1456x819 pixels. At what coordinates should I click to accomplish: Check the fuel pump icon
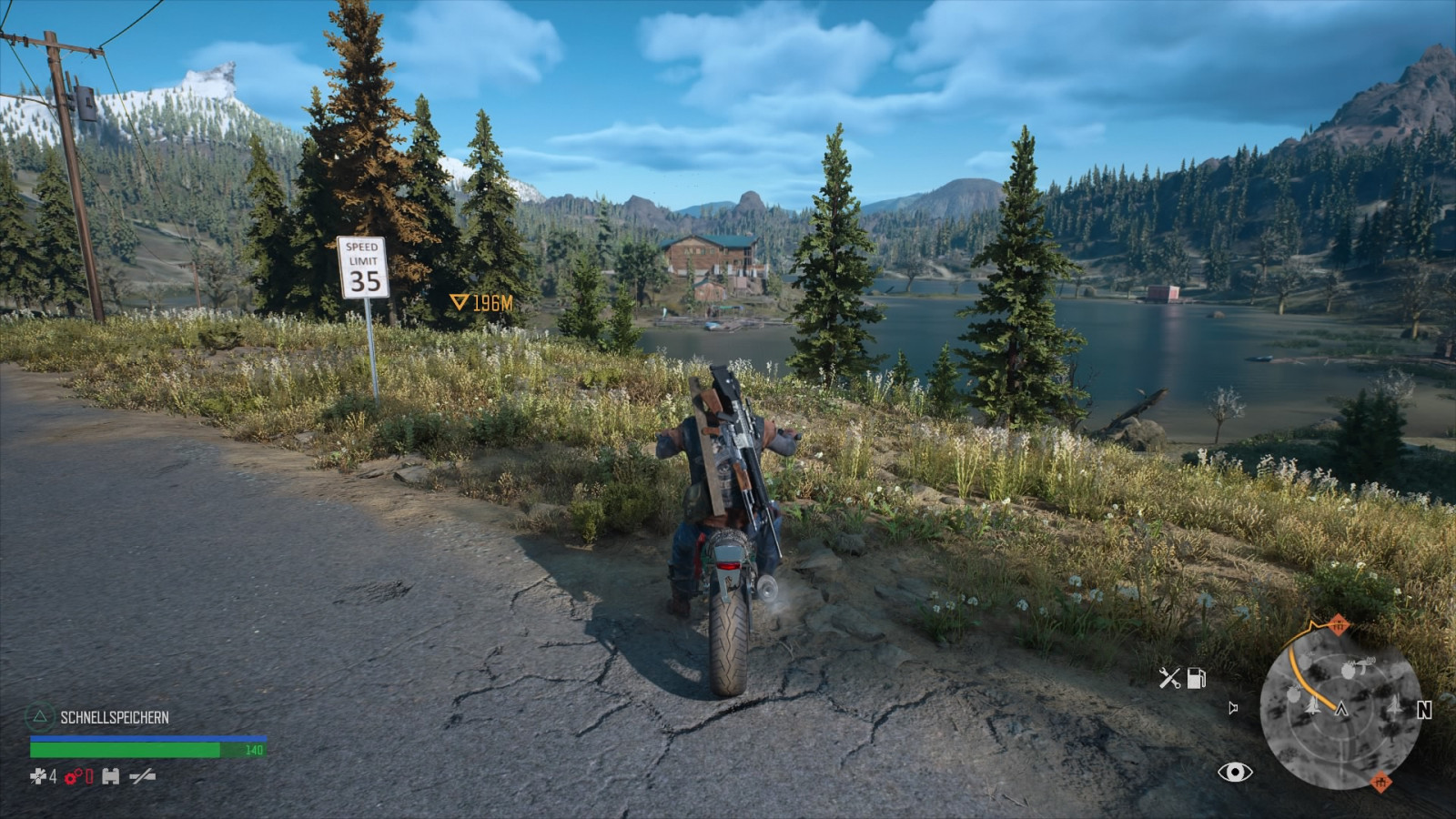(x=1197, y=678)
